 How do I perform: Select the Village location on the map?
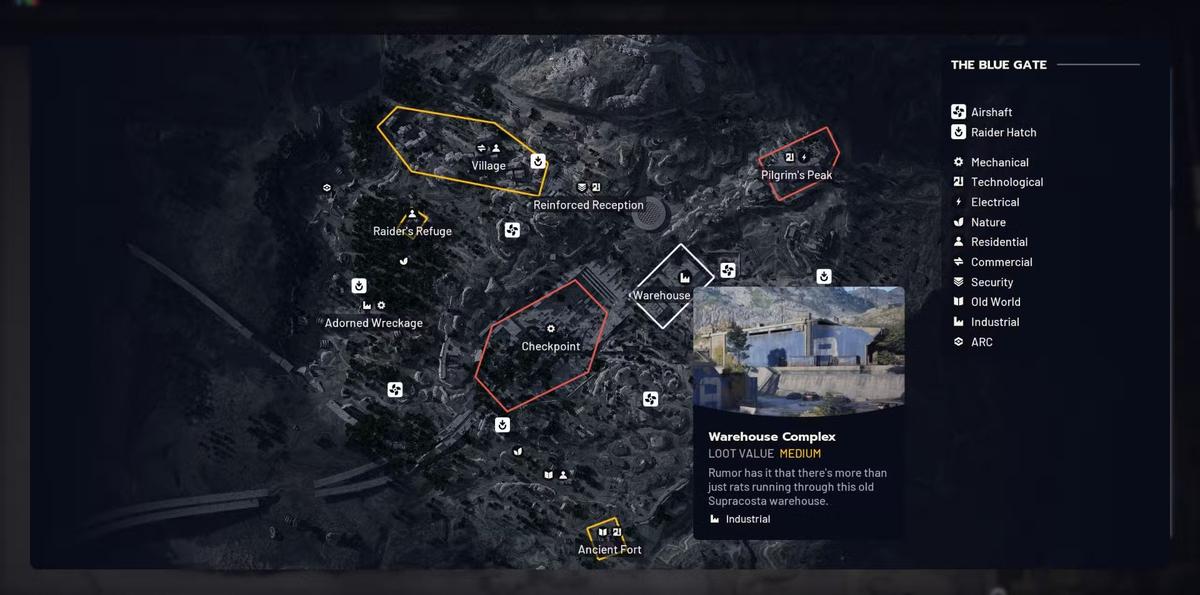tap(488, 166)
